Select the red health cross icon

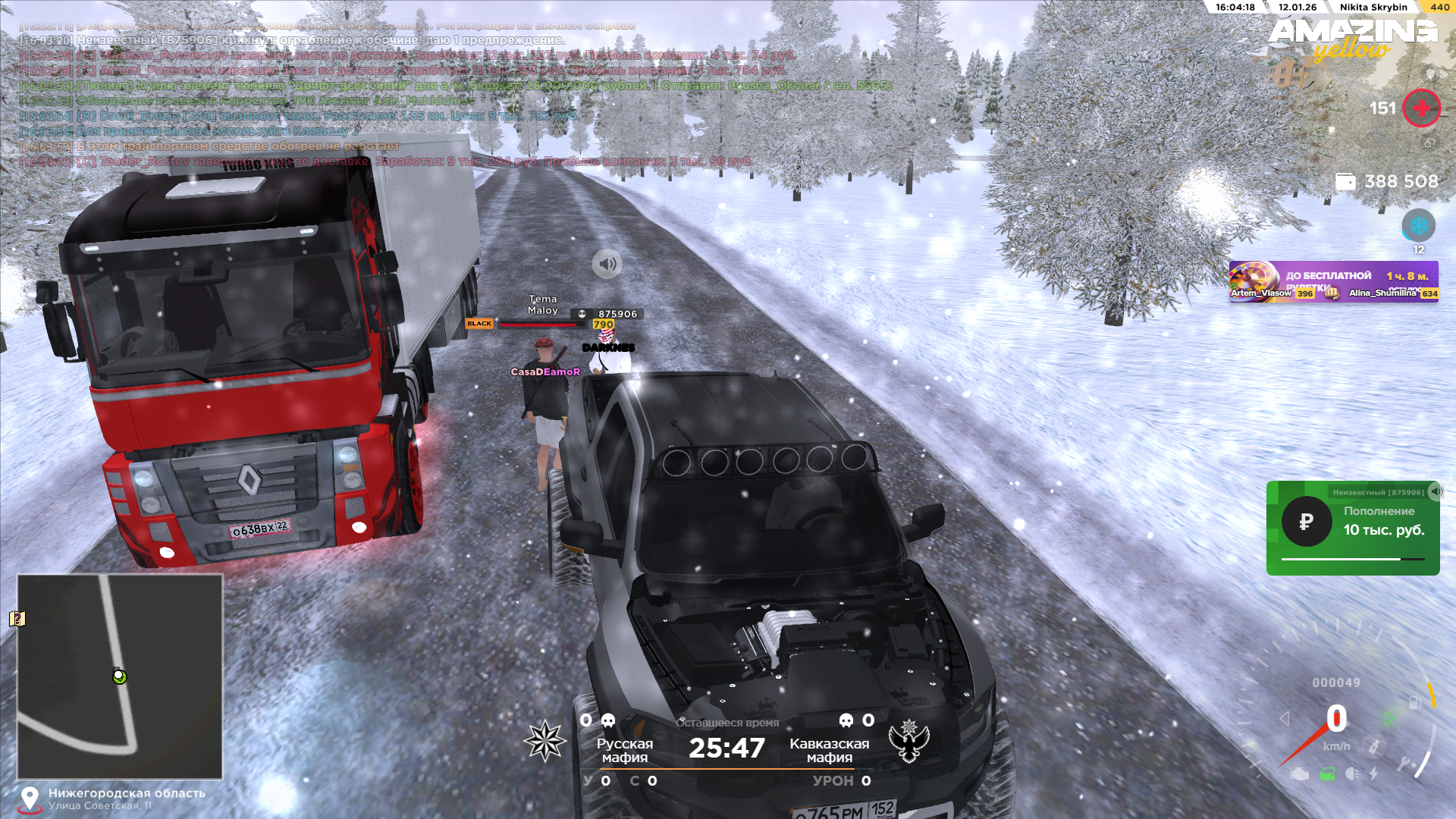[x=1421, y=108]
